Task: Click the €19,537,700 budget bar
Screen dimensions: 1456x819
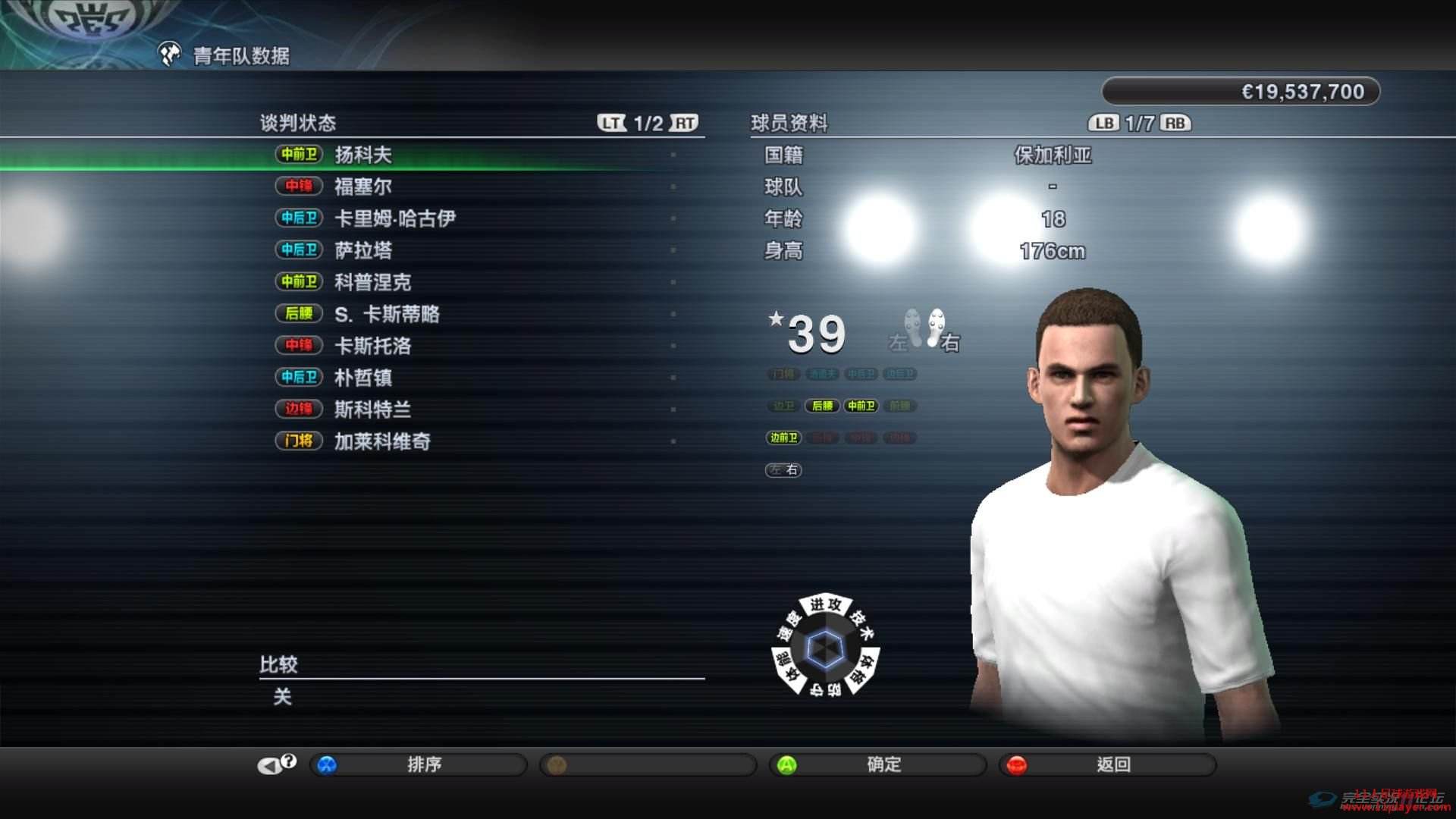Action: (x=1239, y=91)
